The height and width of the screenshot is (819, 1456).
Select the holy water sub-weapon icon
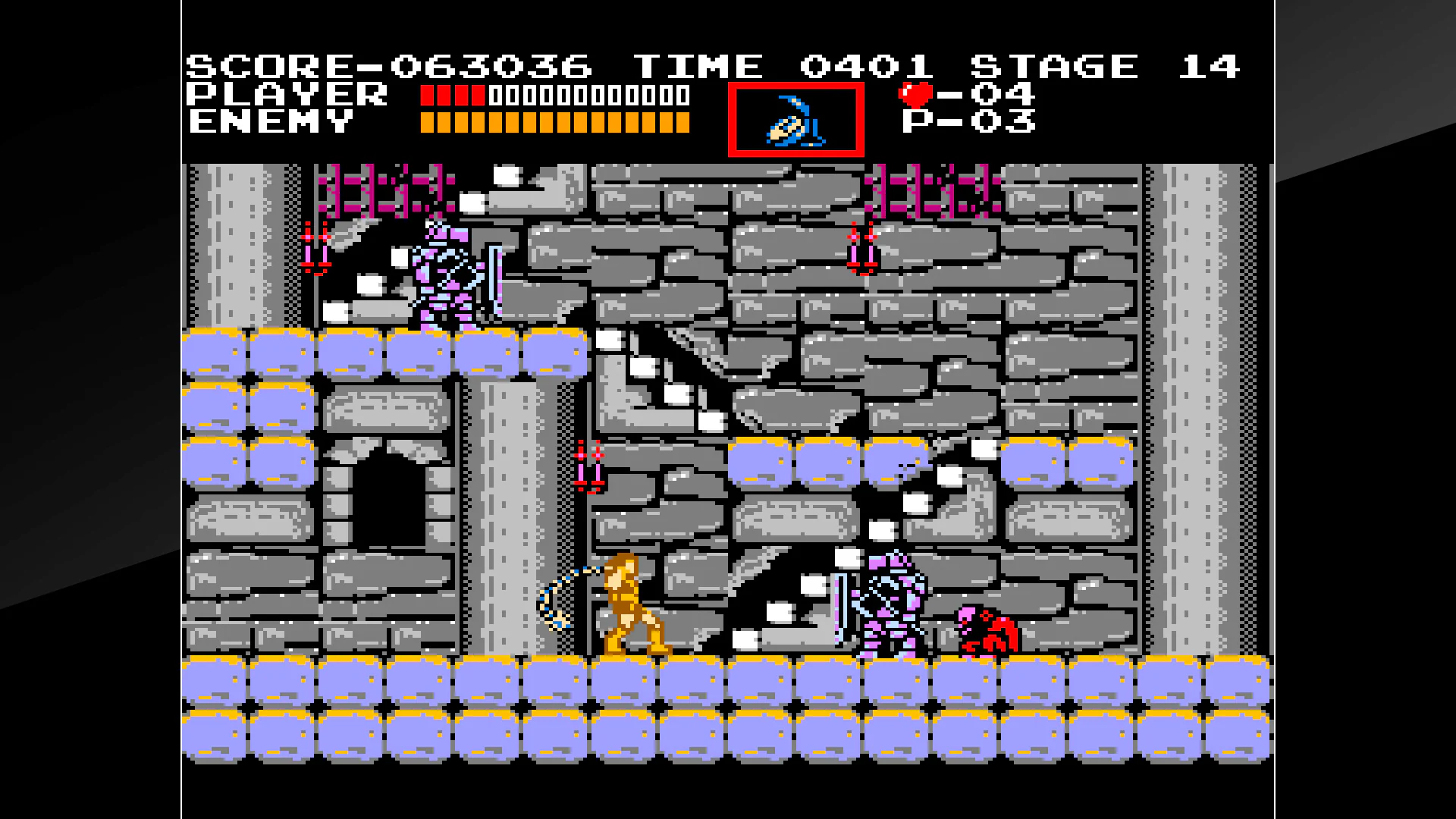[x=795, y=121]
